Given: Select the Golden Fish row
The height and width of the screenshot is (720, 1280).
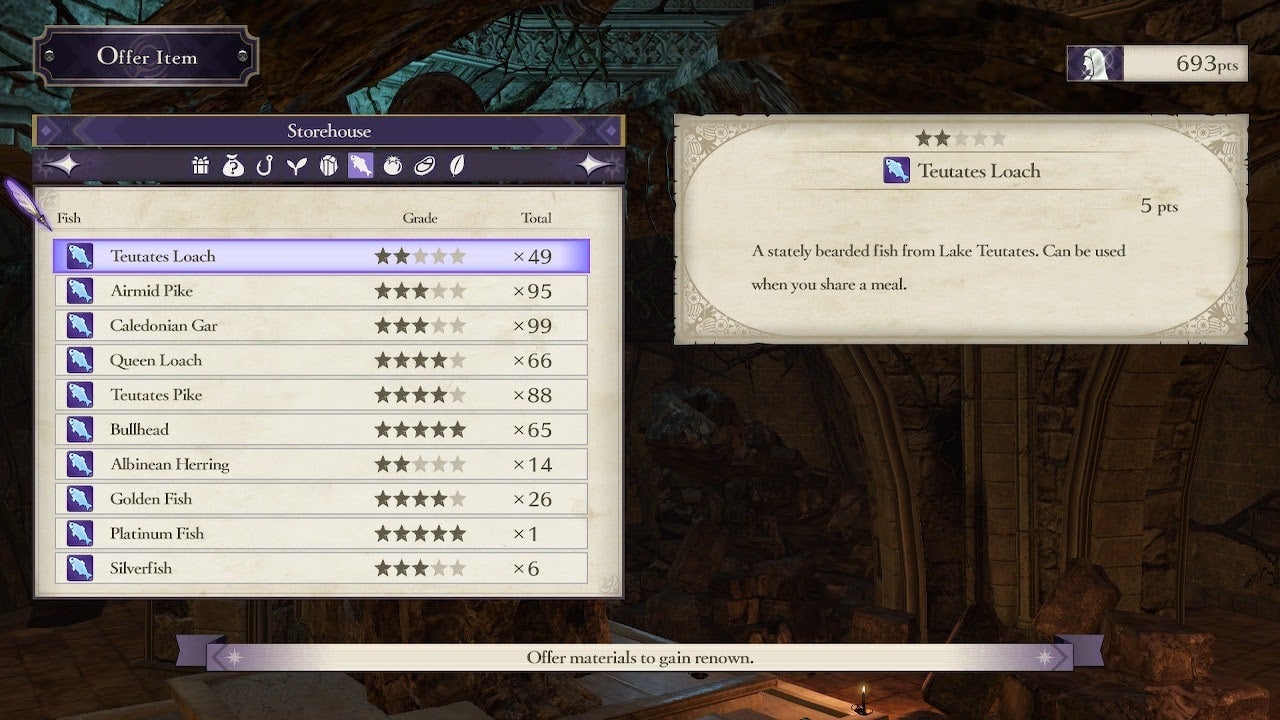Looking at the screenshot, I should [x=321, y=499].
